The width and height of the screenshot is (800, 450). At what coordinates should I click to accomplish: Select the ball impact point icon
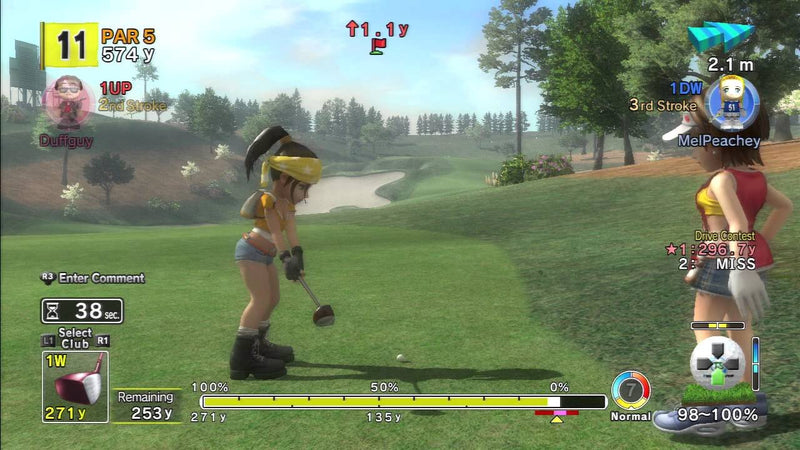click(718, 362)
